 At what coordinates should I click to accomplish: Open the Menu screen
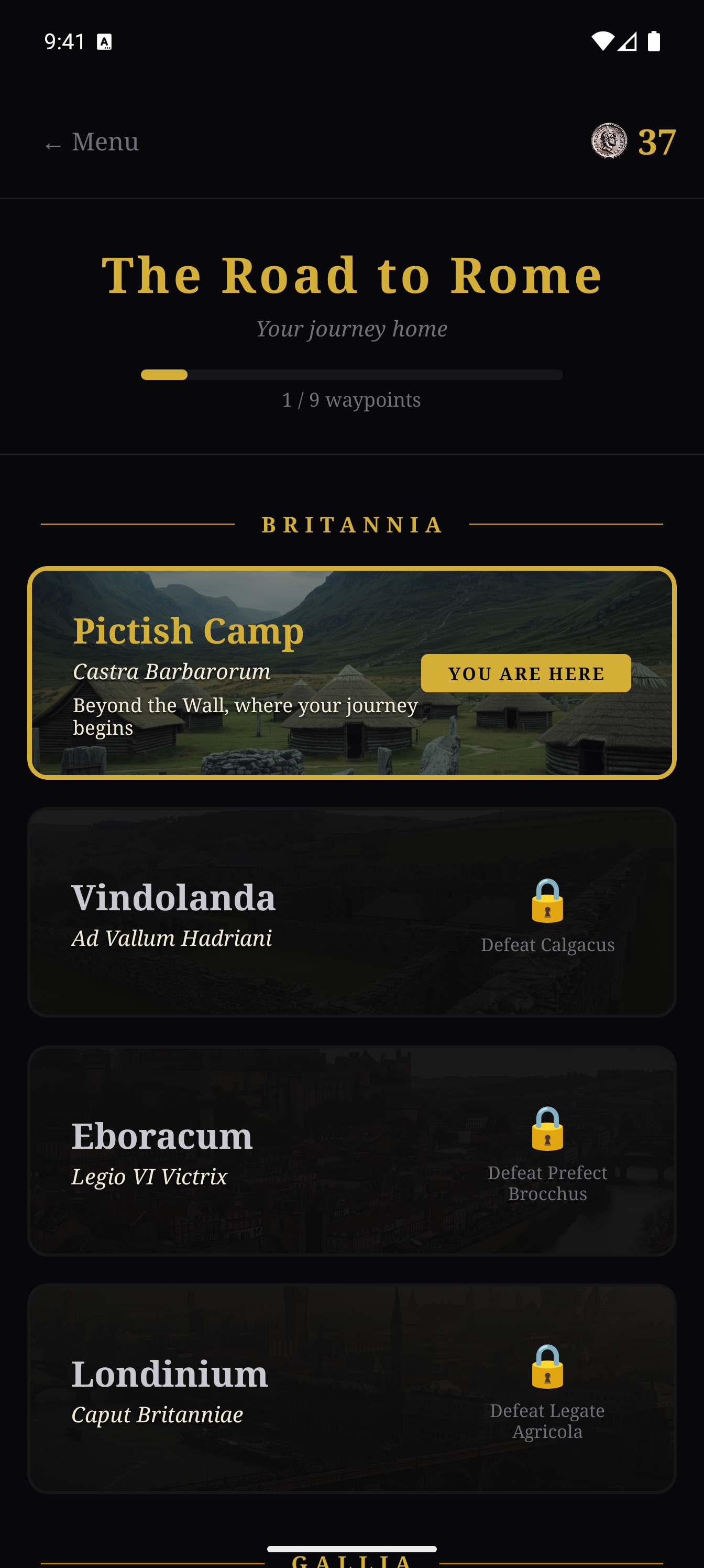[x=91, y=143]
